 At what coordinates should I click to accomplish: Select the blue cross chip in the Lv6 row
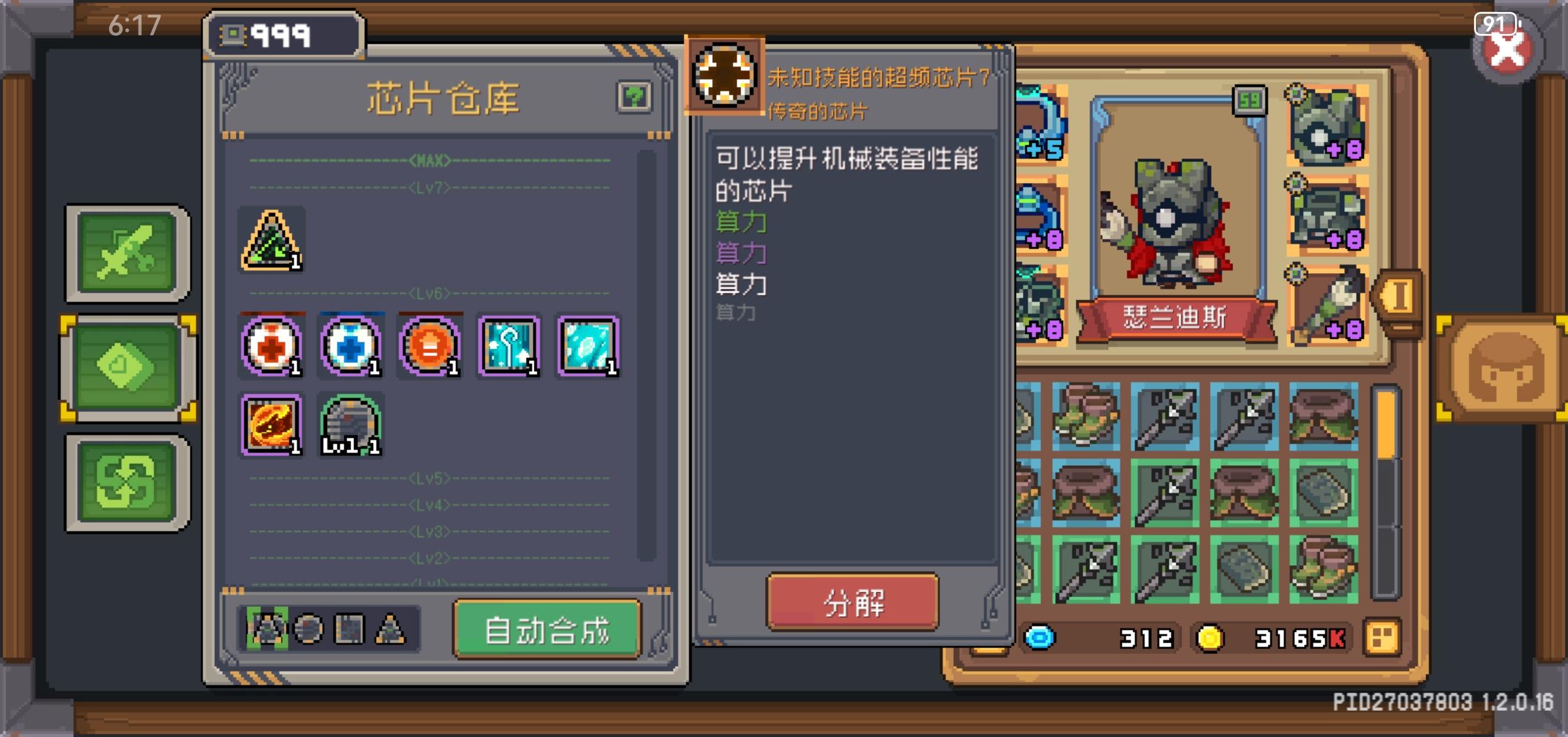350,346
